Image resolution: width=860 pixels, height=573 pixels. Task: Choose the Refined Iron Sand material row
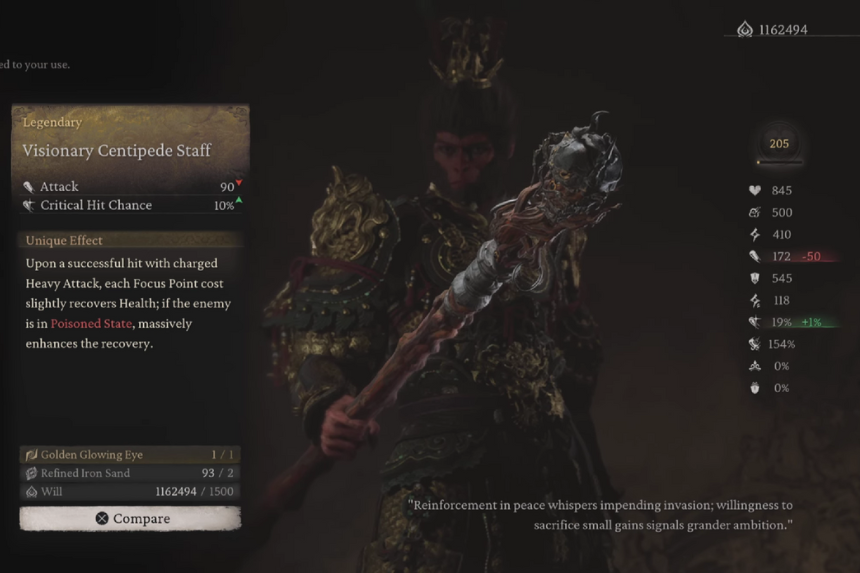tap(130, 473)
